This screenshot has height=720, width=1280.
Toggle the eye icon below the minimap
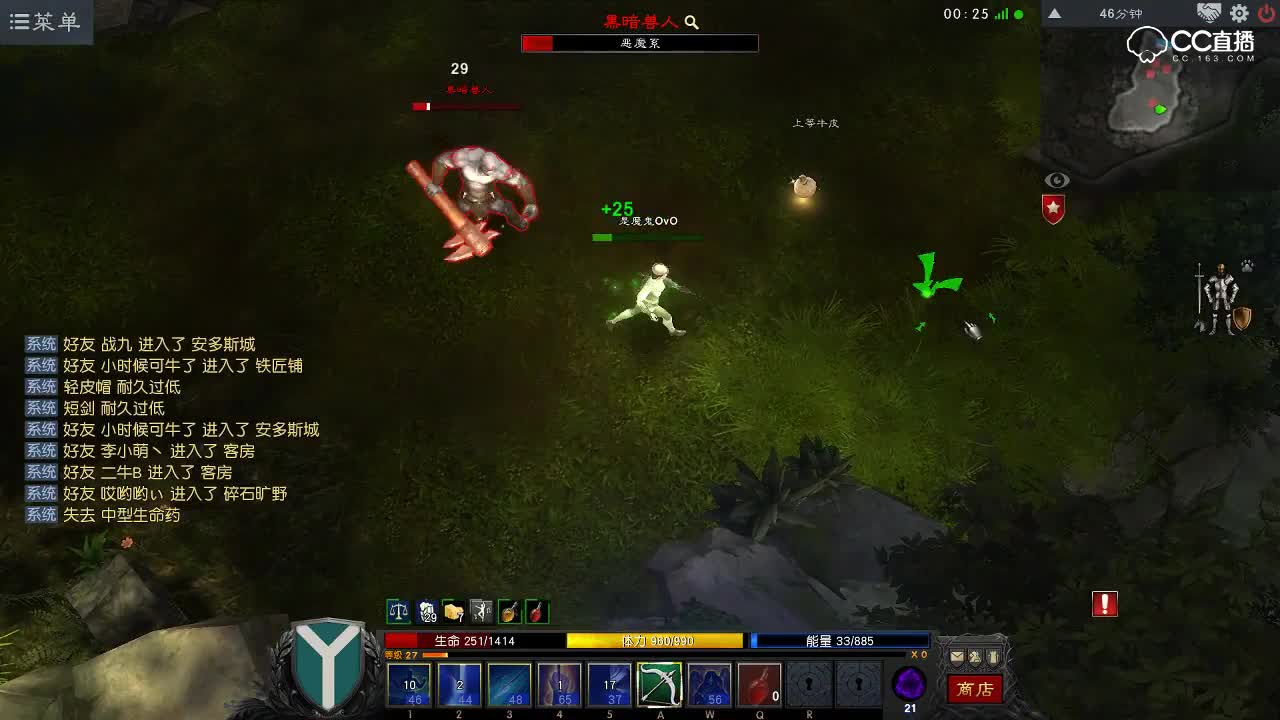coord(1057,180)
